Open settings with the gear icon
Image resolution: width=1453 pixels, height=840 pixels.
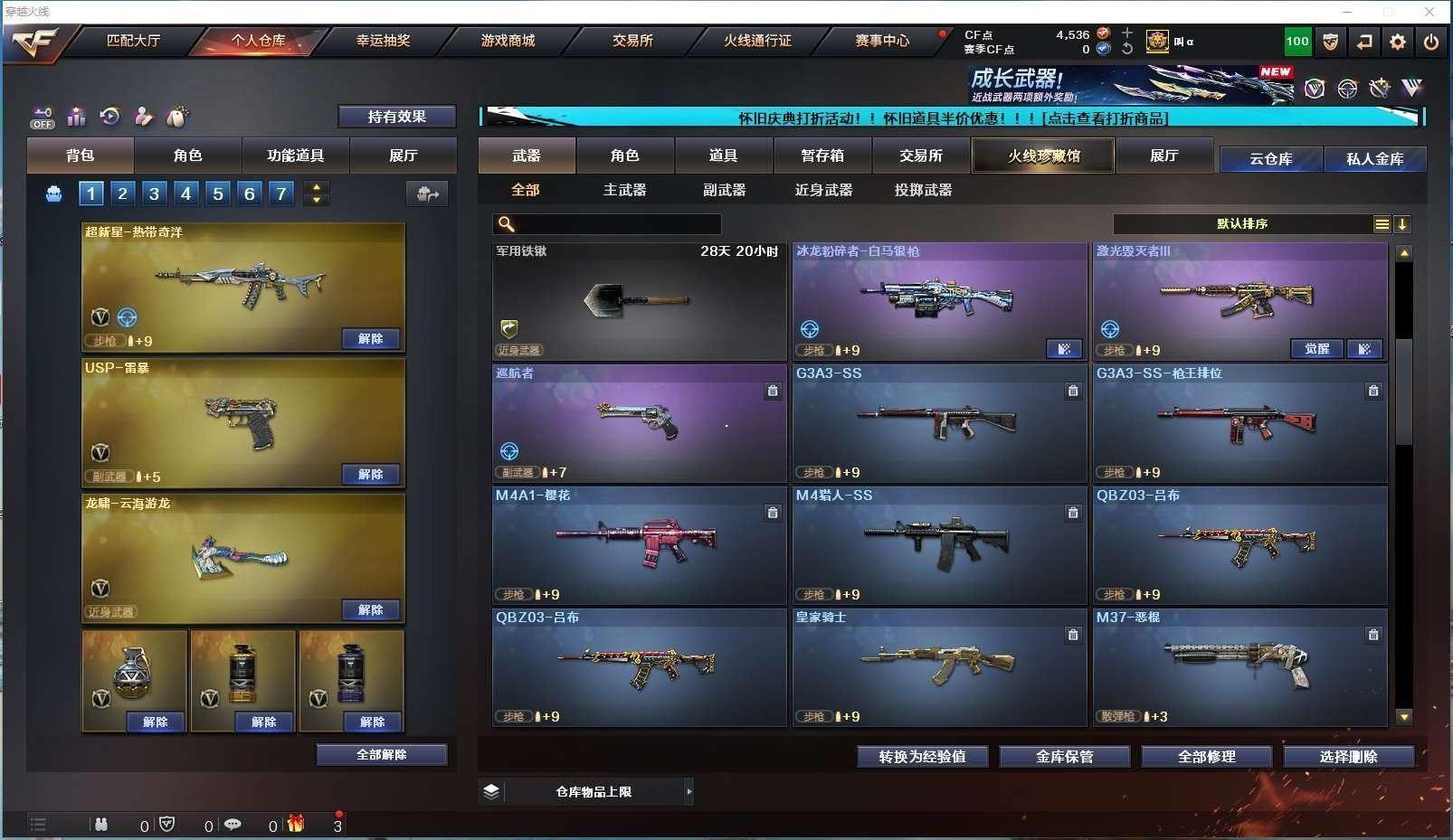point(1398,42)
